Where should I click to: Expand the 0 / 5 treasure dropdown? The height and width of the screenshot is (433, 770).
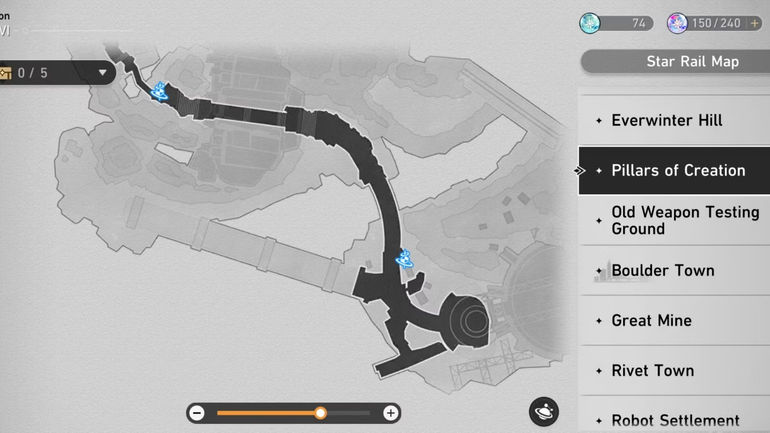click(102, 73)
